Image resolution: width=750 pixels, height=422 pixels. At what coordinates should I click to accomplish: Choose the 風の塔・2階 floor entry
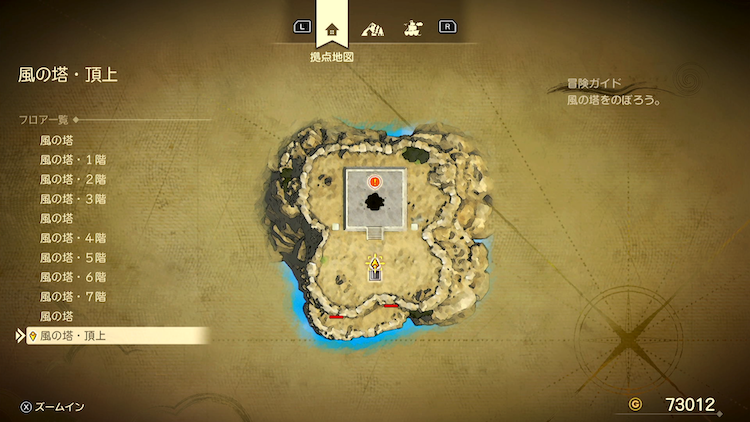[72, 179]
